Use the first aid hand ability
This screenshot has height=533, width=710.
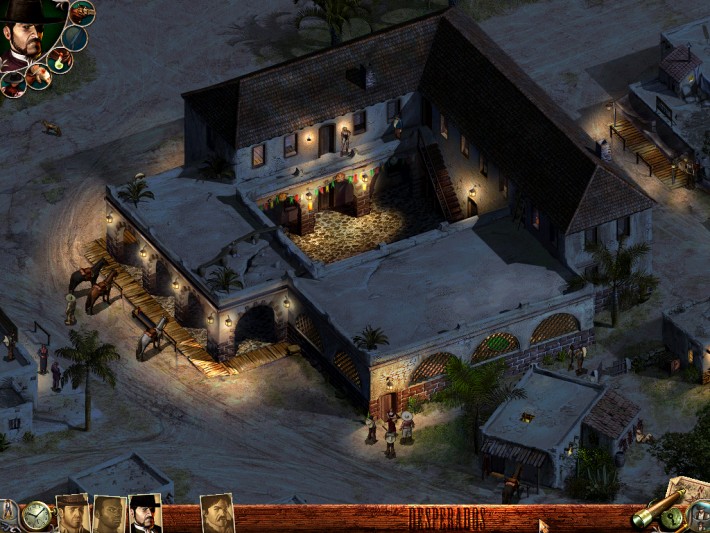[x=38, y=76]
